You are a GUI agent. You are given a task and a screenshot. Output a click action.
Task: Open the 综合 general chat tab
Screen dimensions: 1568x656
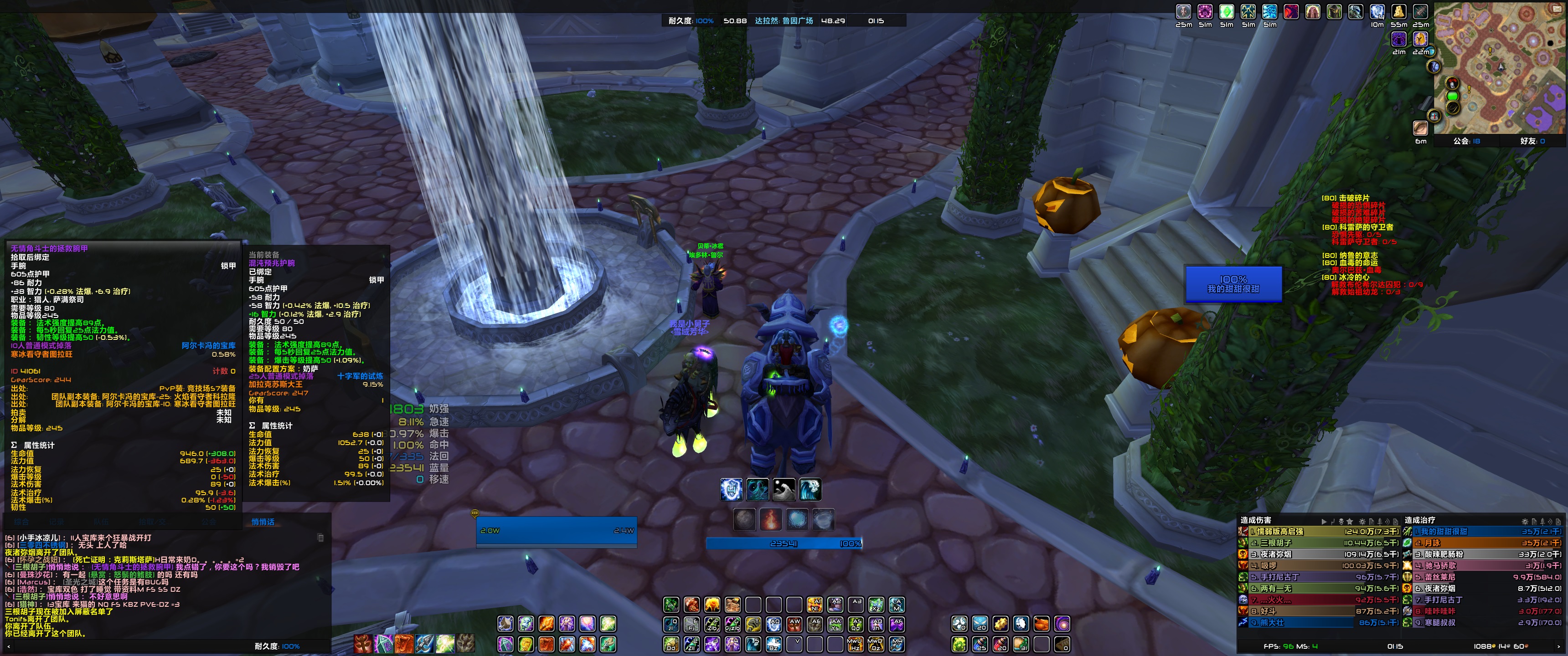click(21, 522)
